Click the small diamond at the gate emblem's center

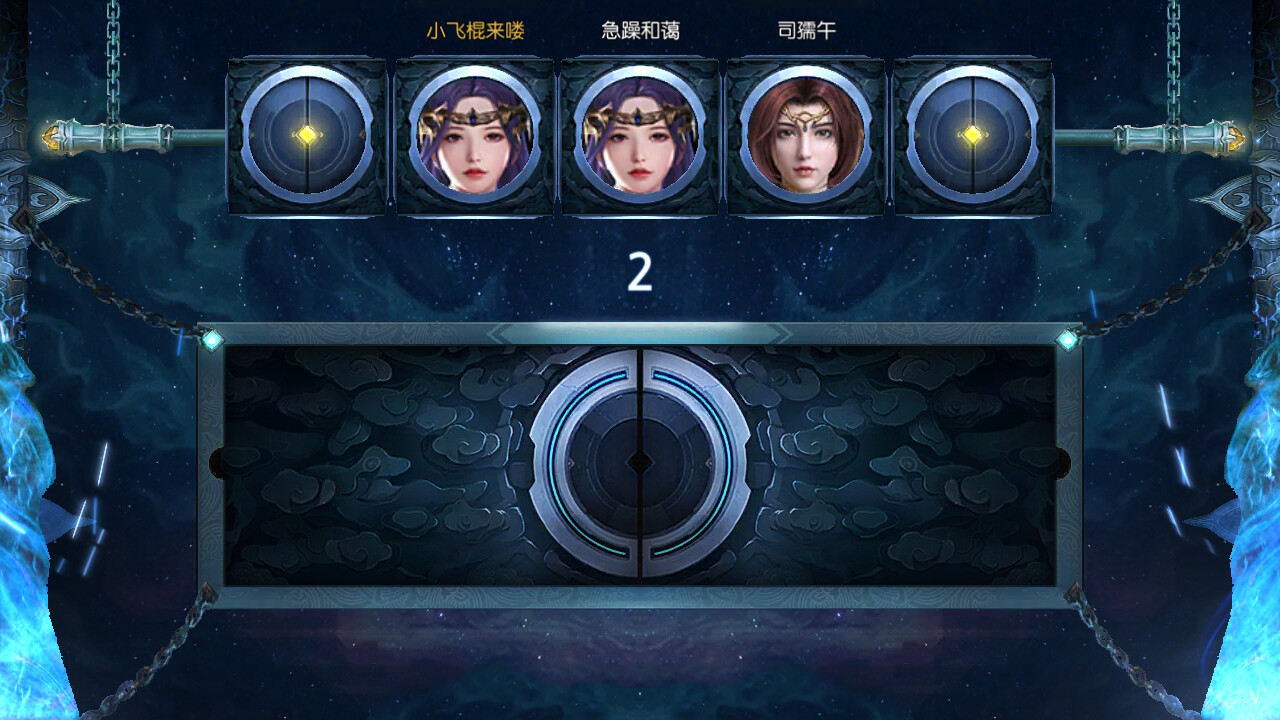pos(640,463)
